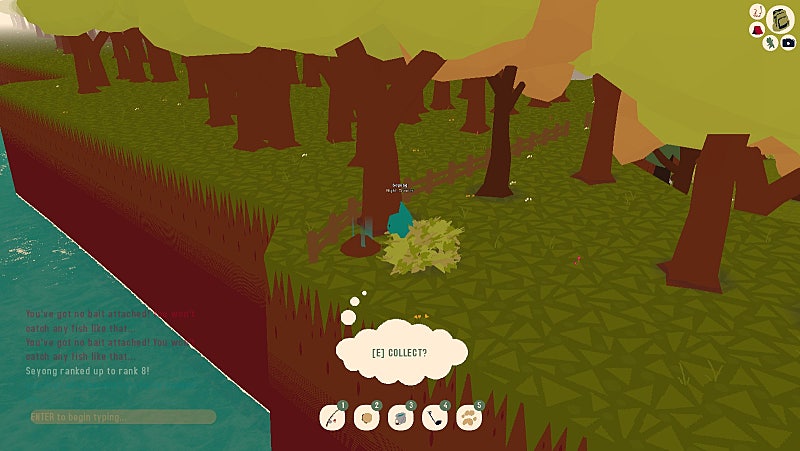Pick the tan nuggets item in slot 5
Viewport: 800px width, 451px height.
pyautogui.click(x=468, y=419)
